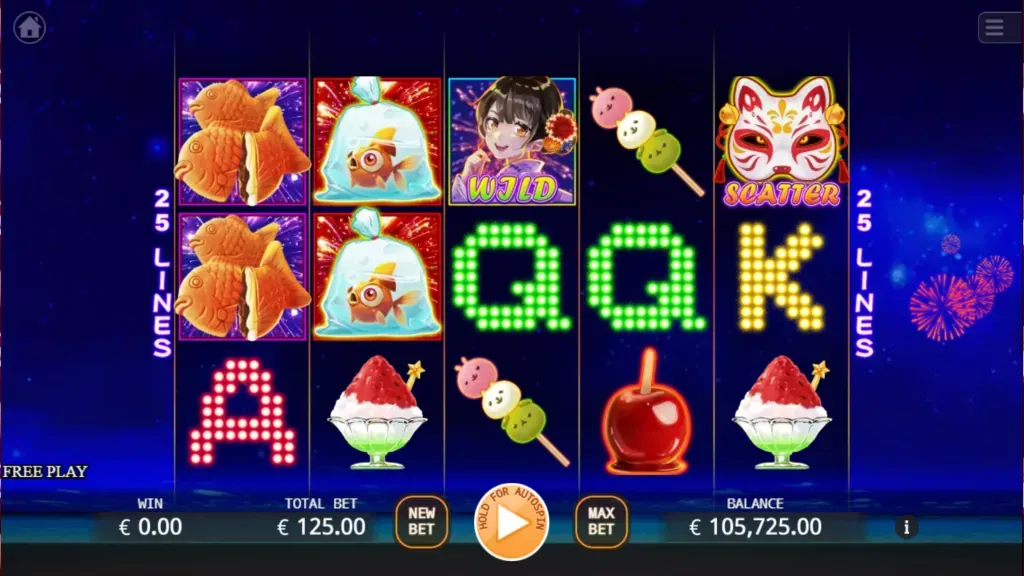Spin the reels with the orange play button
The image size is (1024, 576).
511,522
